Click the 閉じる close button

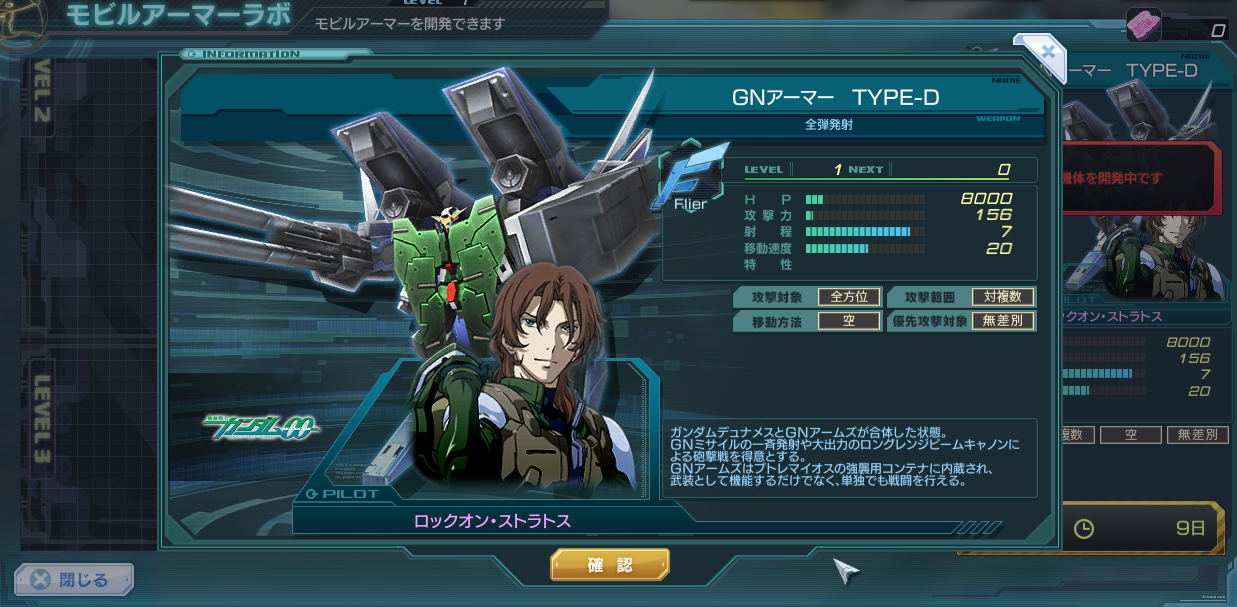point(74,579)
